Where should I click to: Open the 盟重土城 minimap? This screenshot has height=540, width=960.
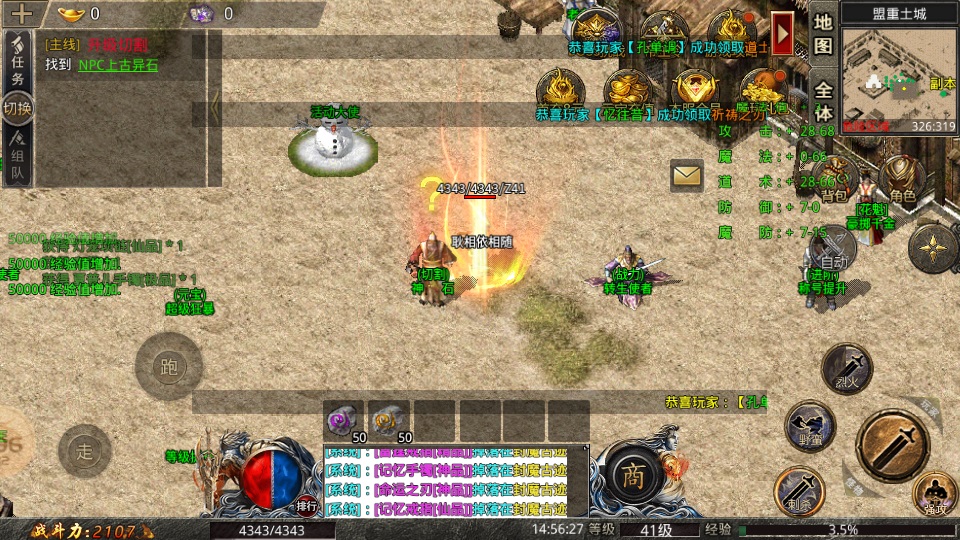tap(897, 73)
